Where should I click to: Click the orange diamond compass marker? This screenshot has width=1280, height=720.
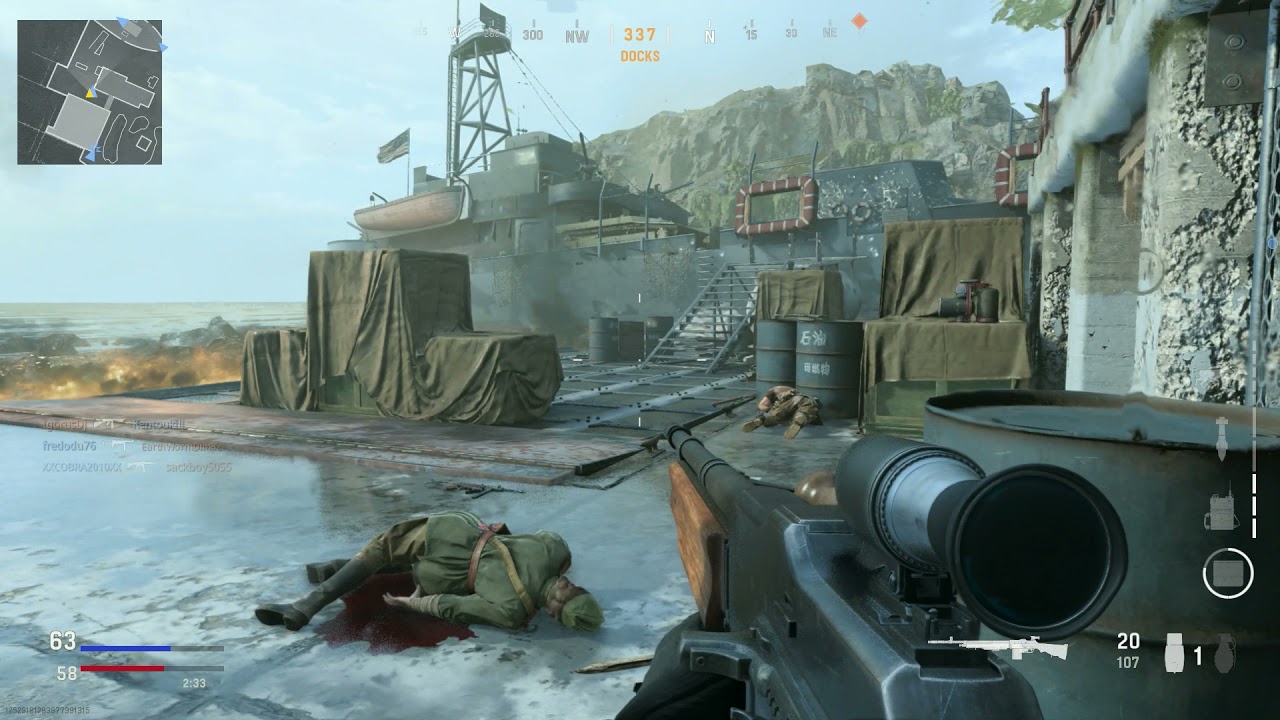click(858, 21)
